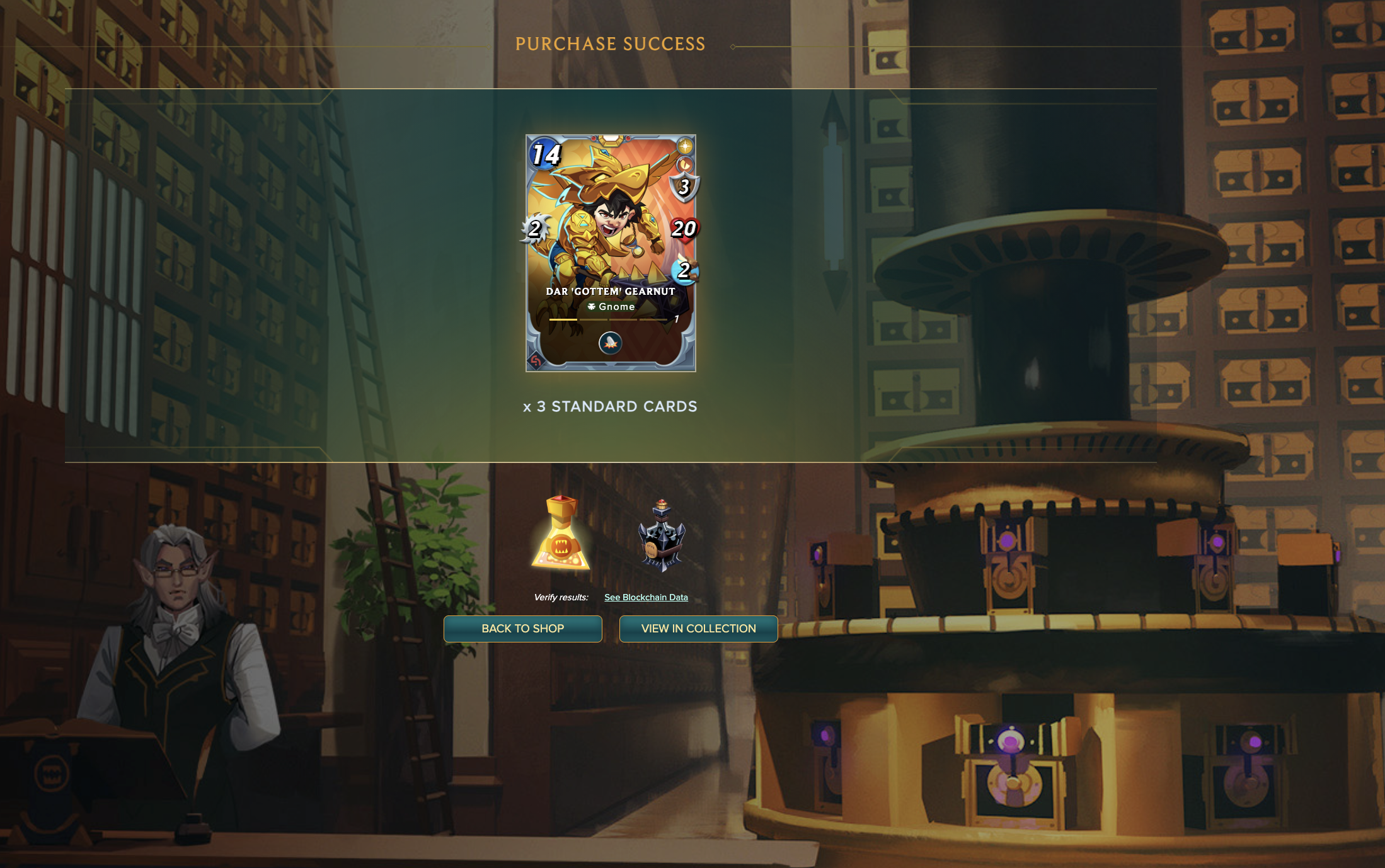Open the See Blockchain Data link

pos(646,597)
